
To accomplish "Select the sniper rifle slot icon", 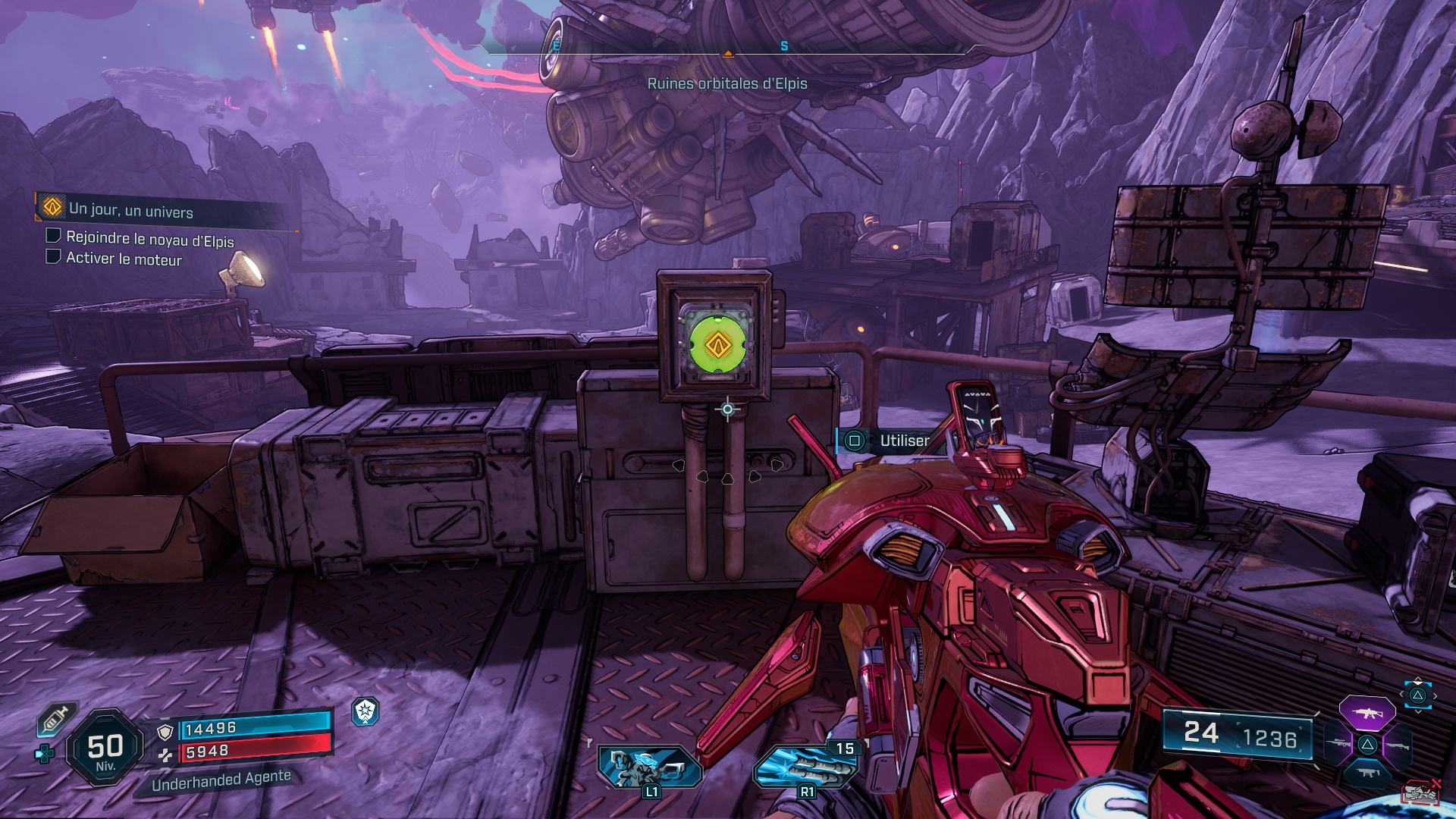I will point(1337,742).
